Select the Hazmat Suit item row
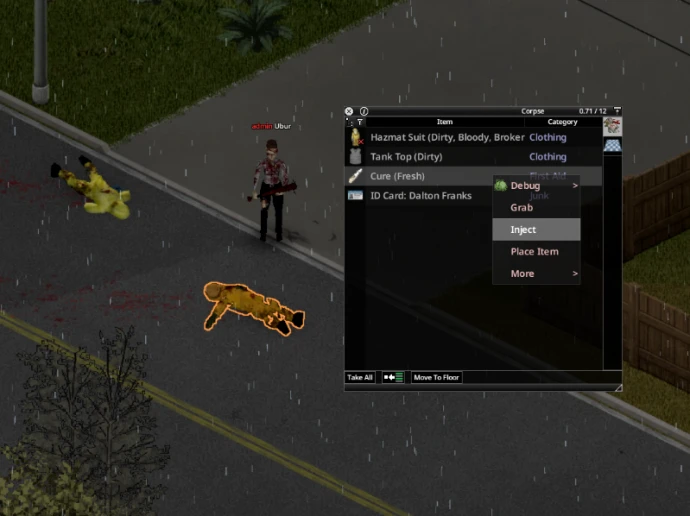 tap(446, 137)
